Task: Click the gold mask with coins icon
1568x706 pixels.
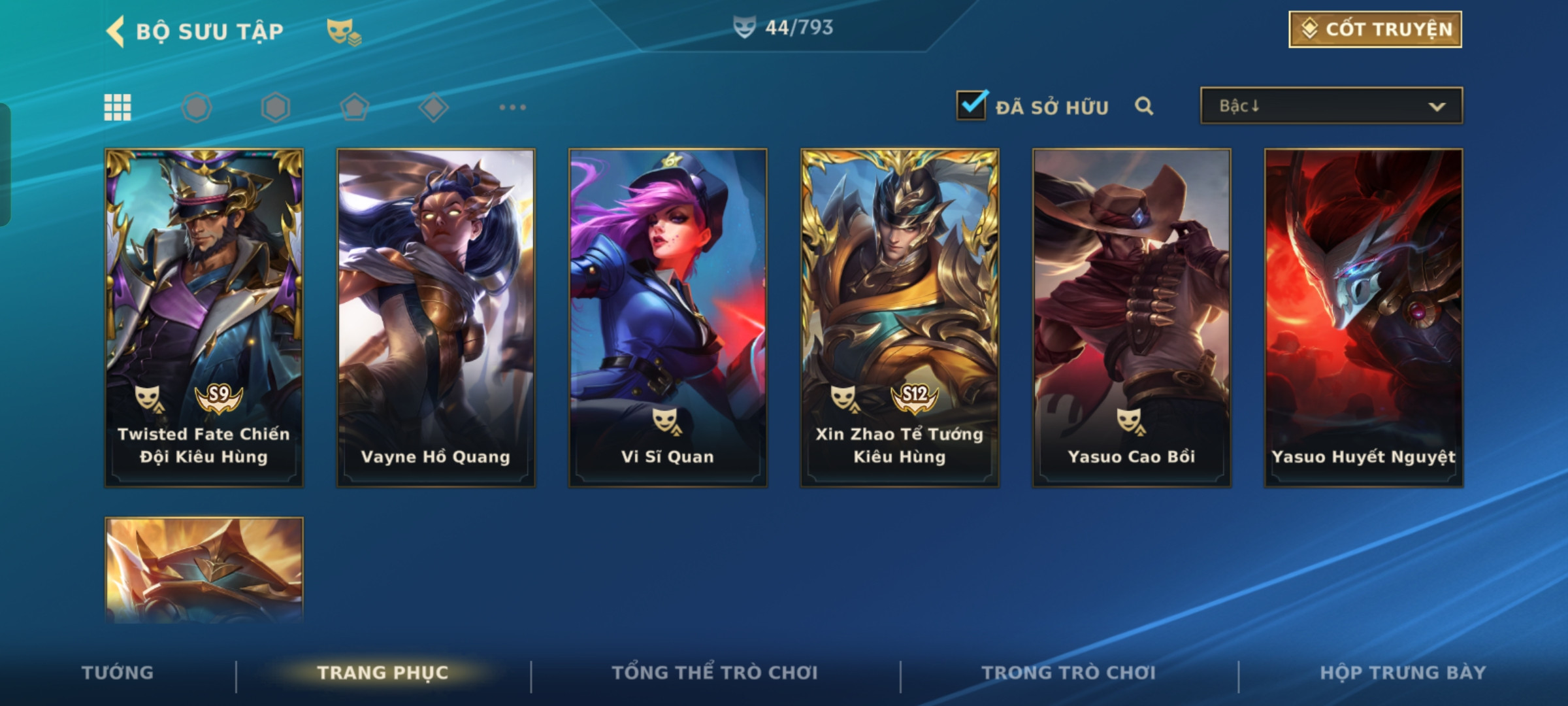Action: 344,31
